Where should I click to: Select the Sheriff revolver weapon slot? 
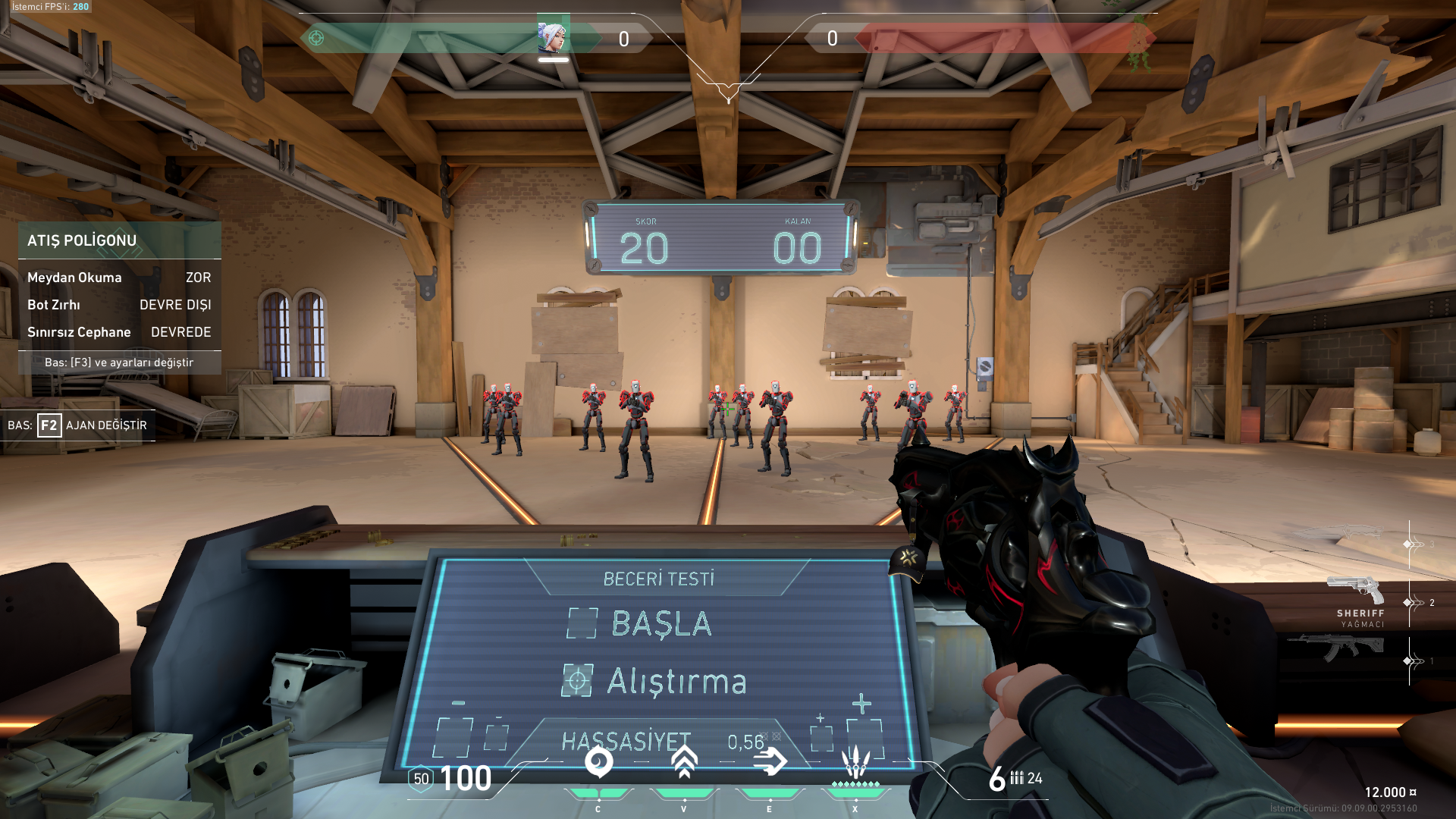[x=1356, y=591]
